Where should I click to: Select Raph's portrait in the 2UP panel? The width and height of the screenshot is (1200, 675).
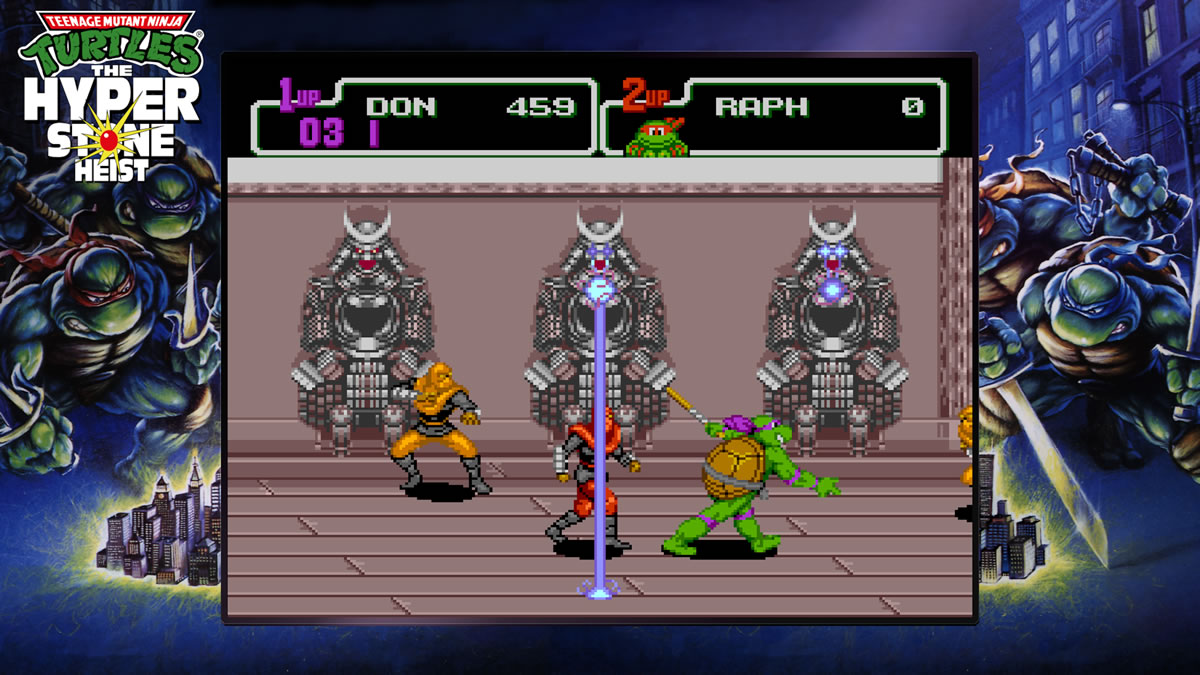click(656, 137)
